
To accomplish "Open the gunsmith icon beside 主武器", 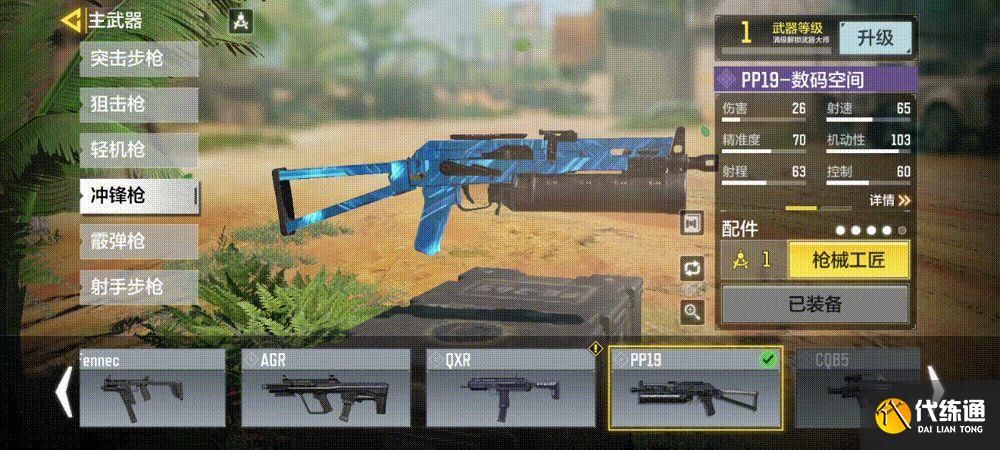I will [x=240, y=21].
